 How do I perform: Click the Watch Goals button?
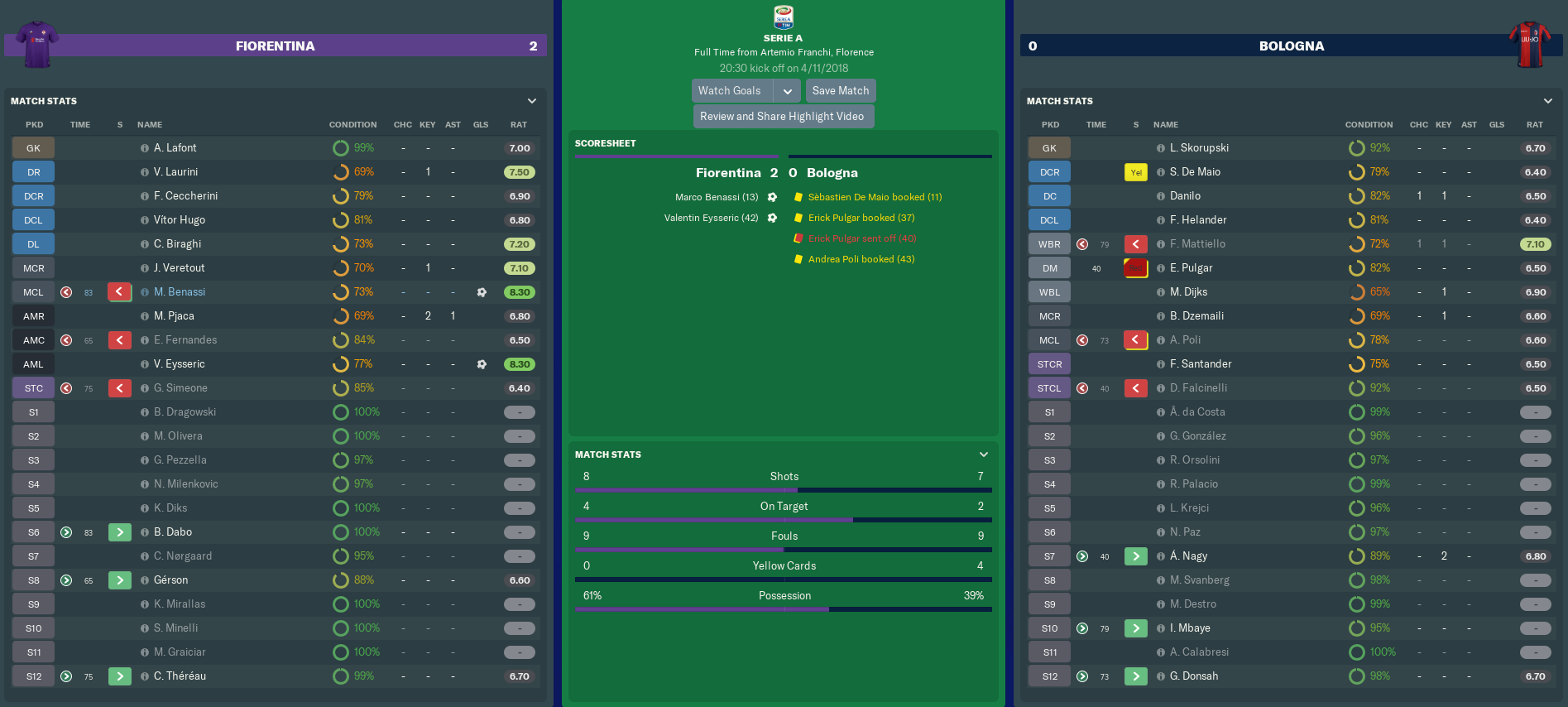click(731, 91)
